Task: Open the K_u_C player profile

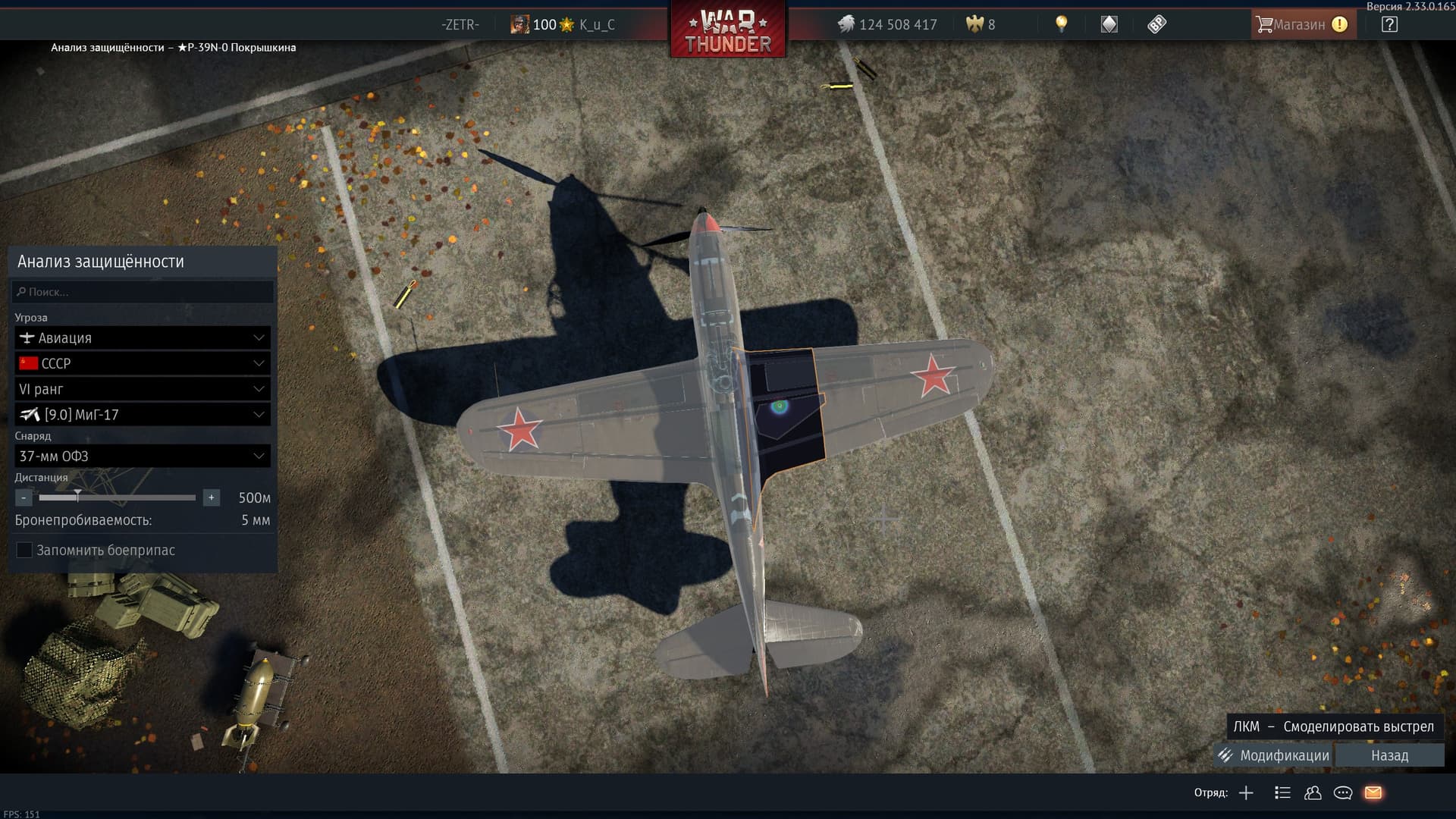Action: [596, 25]
